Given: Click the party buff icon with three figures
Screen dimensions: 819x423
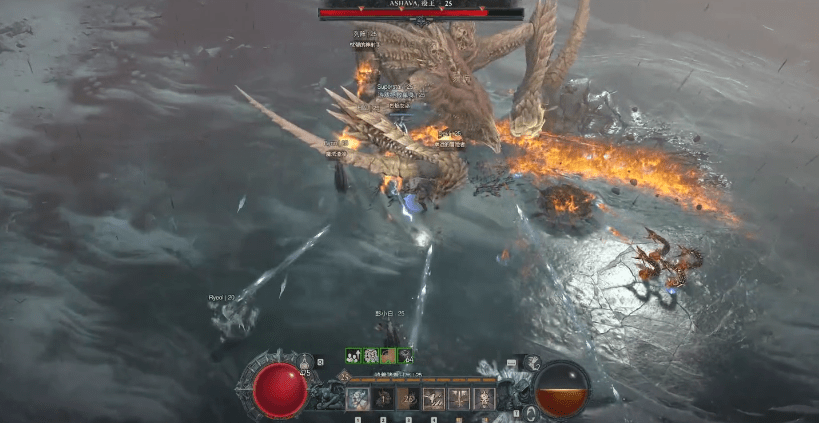Looking at the screenshot, I should click(x=353, y=355).
